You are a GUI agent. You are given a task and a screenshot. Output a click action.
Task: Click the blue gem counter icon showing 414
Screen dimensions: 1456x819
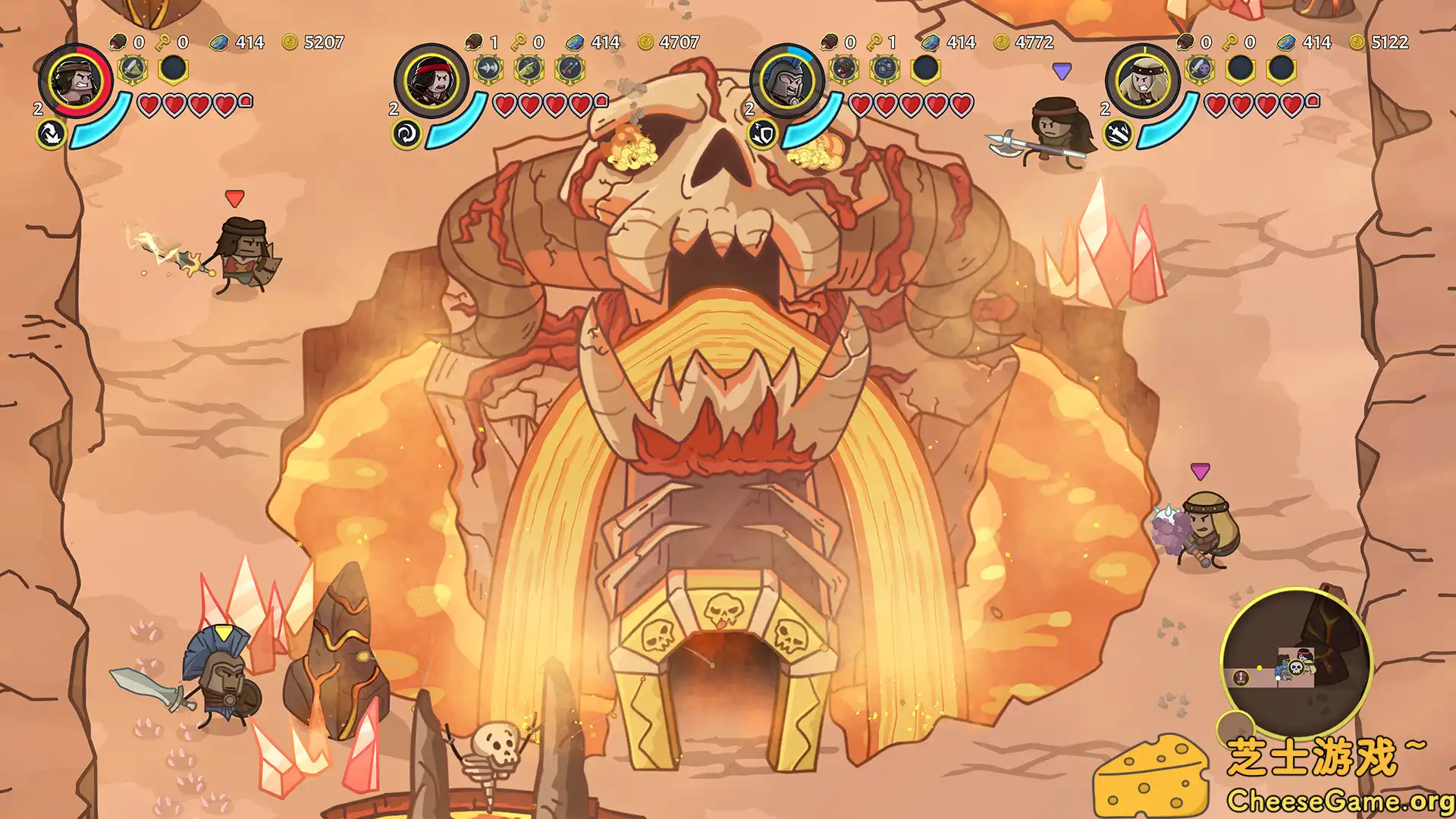(219, 42)
